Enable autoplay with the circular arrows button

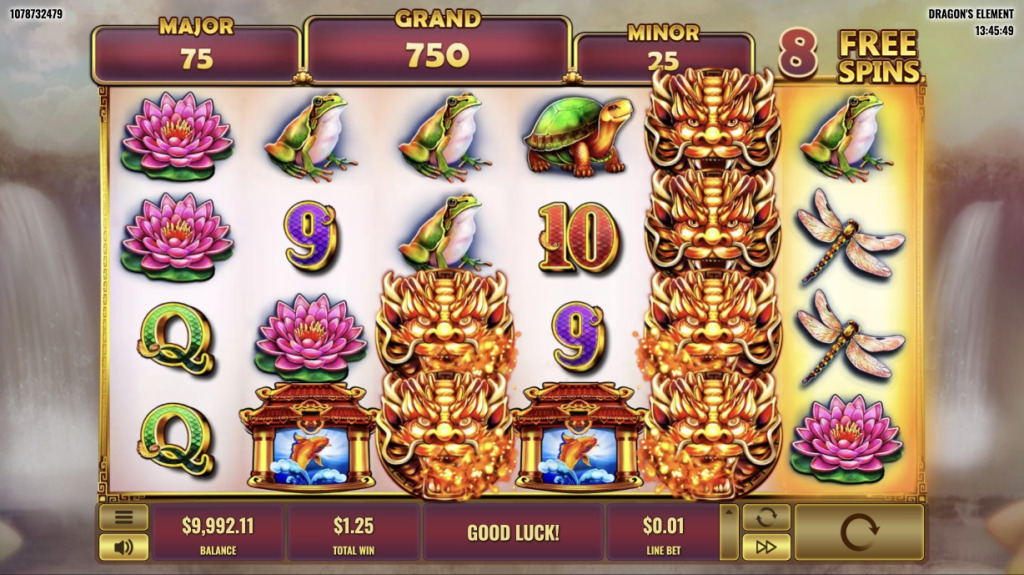(766, 517)
